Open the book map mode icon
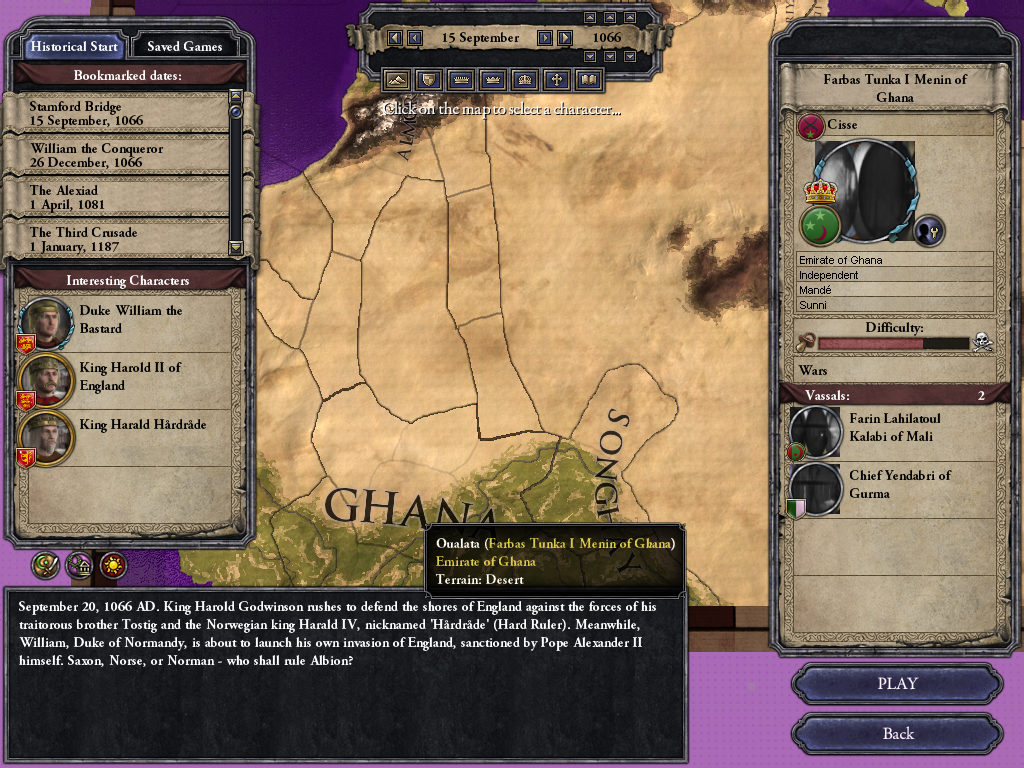The width and height of the screenshot is (1024, 768). [x=589, y=79]
